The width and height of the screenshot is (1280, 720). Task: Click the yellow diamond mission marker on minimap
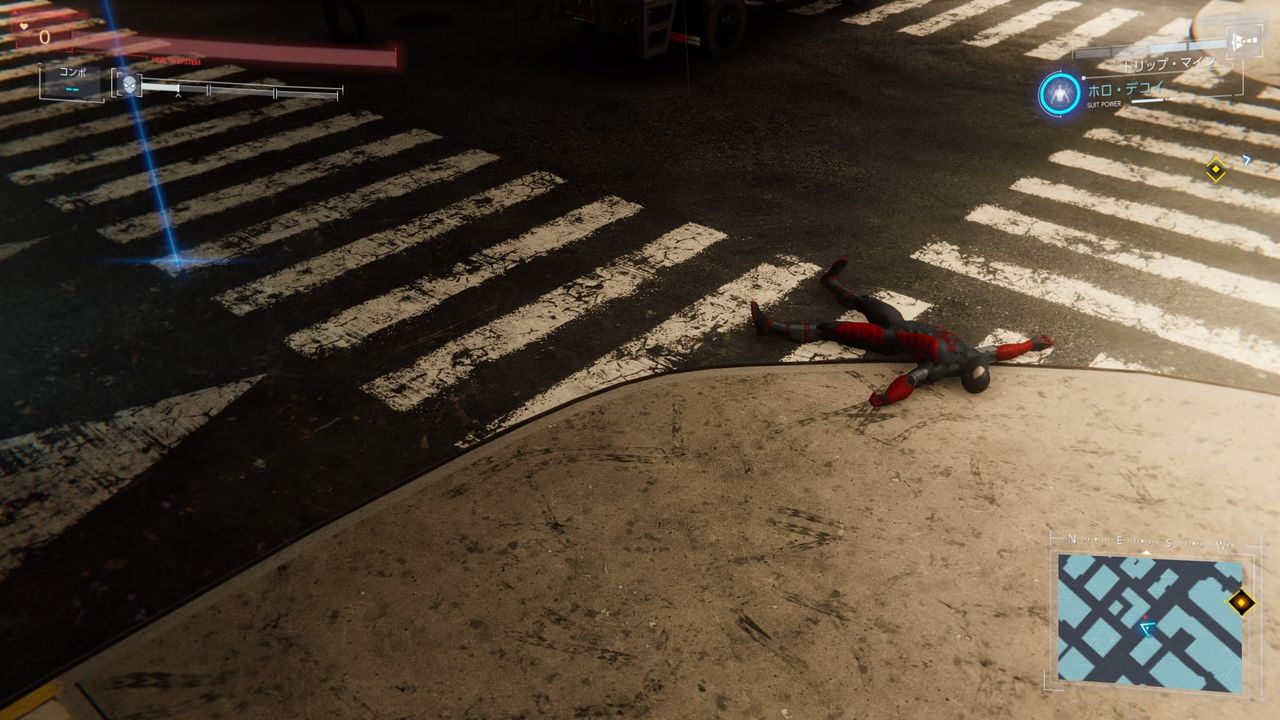coord(1240,602)
